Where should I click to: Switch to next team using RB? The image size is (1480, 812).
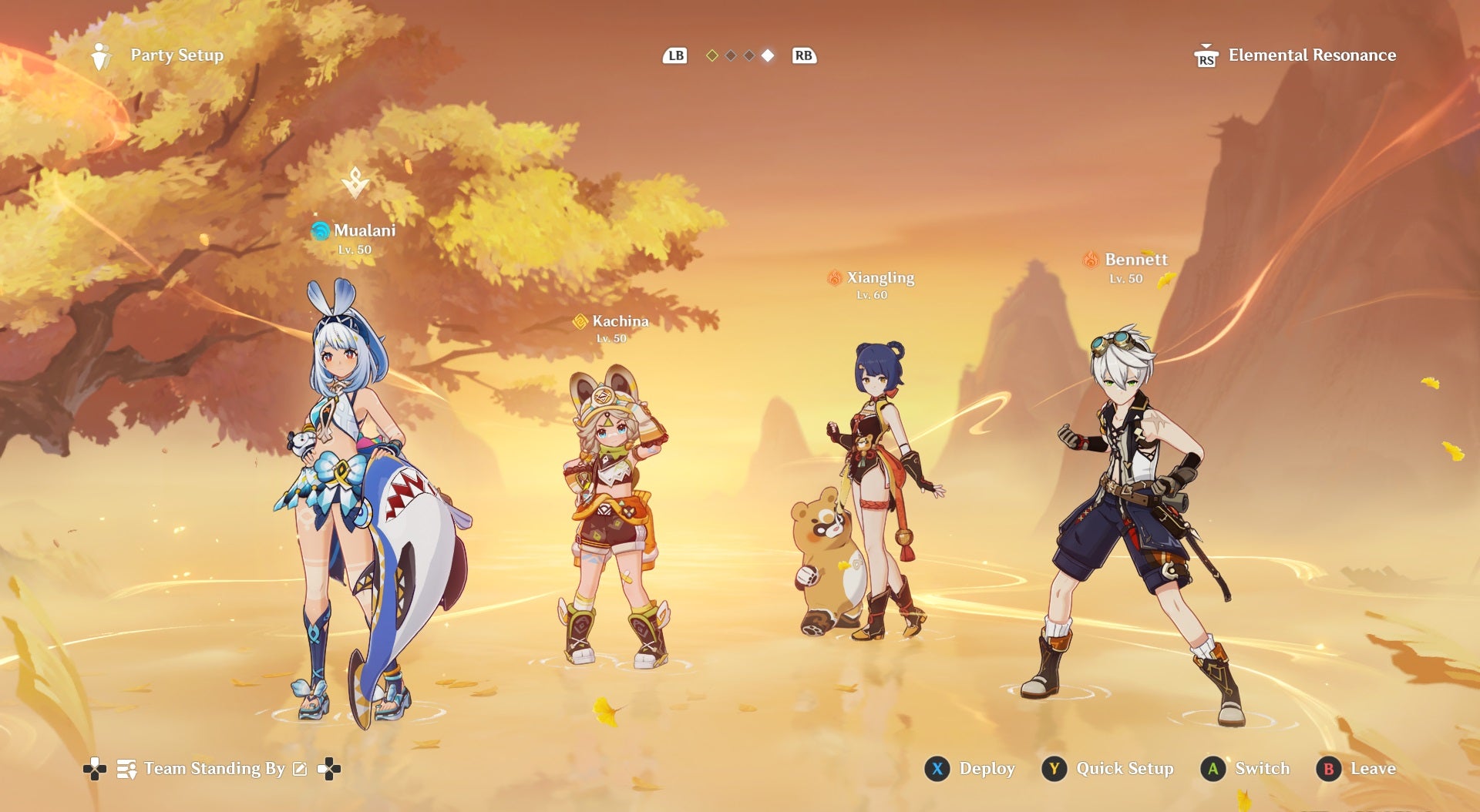coord(802,55)
